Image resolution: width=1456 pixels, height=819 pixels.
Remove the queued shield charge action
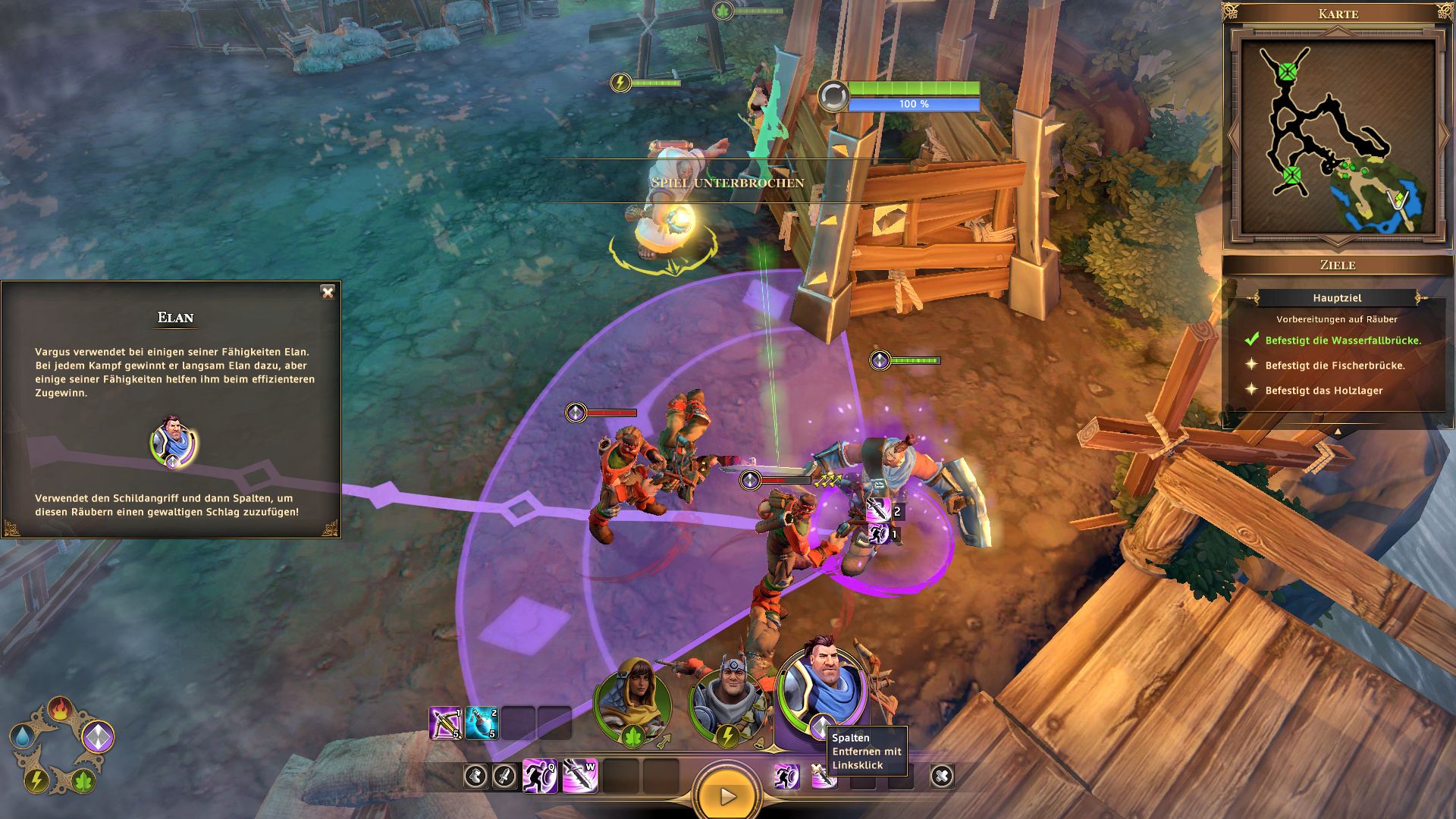point(786,776)
